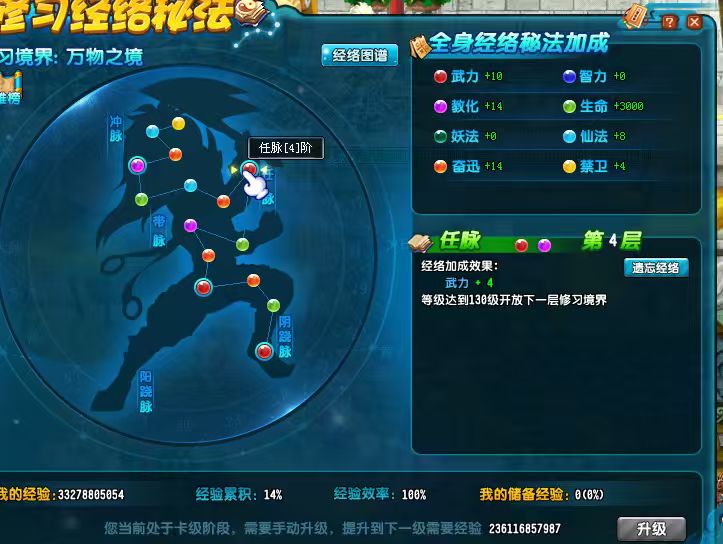Select the red 任脉 meridian node
Image resolution: width=723 pixels, height=544 pixels.
(x=249, y=169)
